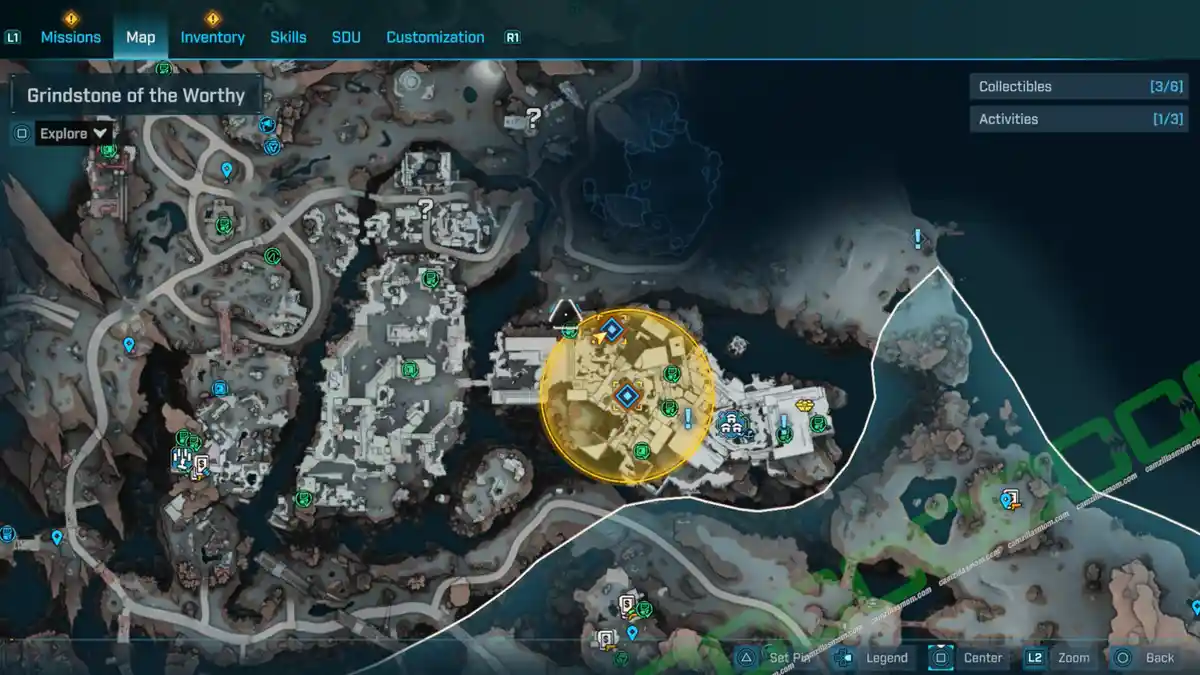The width and height of the screenshot is (1200, 675).
Task: Click the Zoom option in the bottom bar
Action: [x=1073, y=658]
